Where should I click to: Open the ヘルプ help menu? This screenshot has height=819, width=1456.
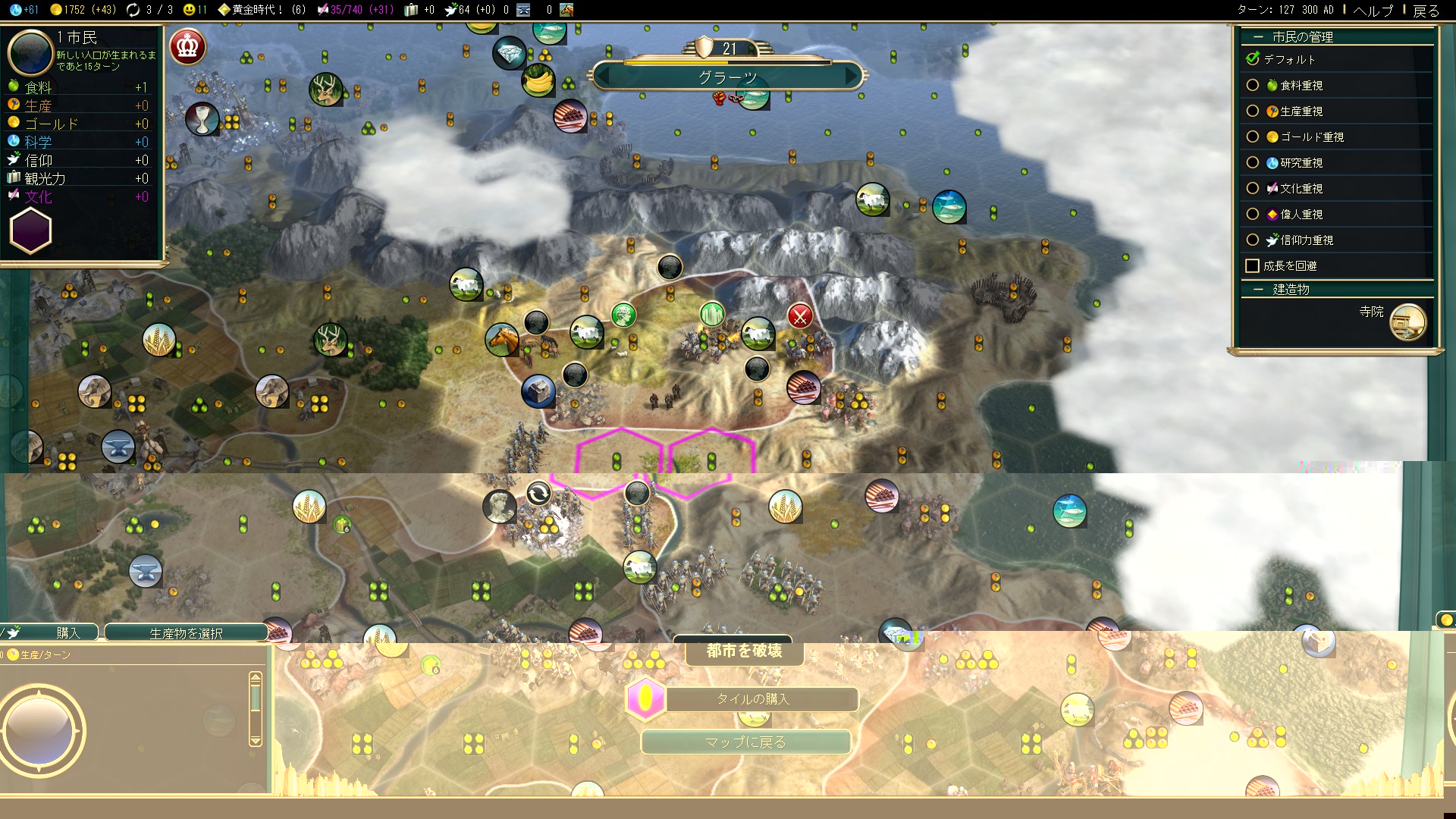pos(1373,10)
